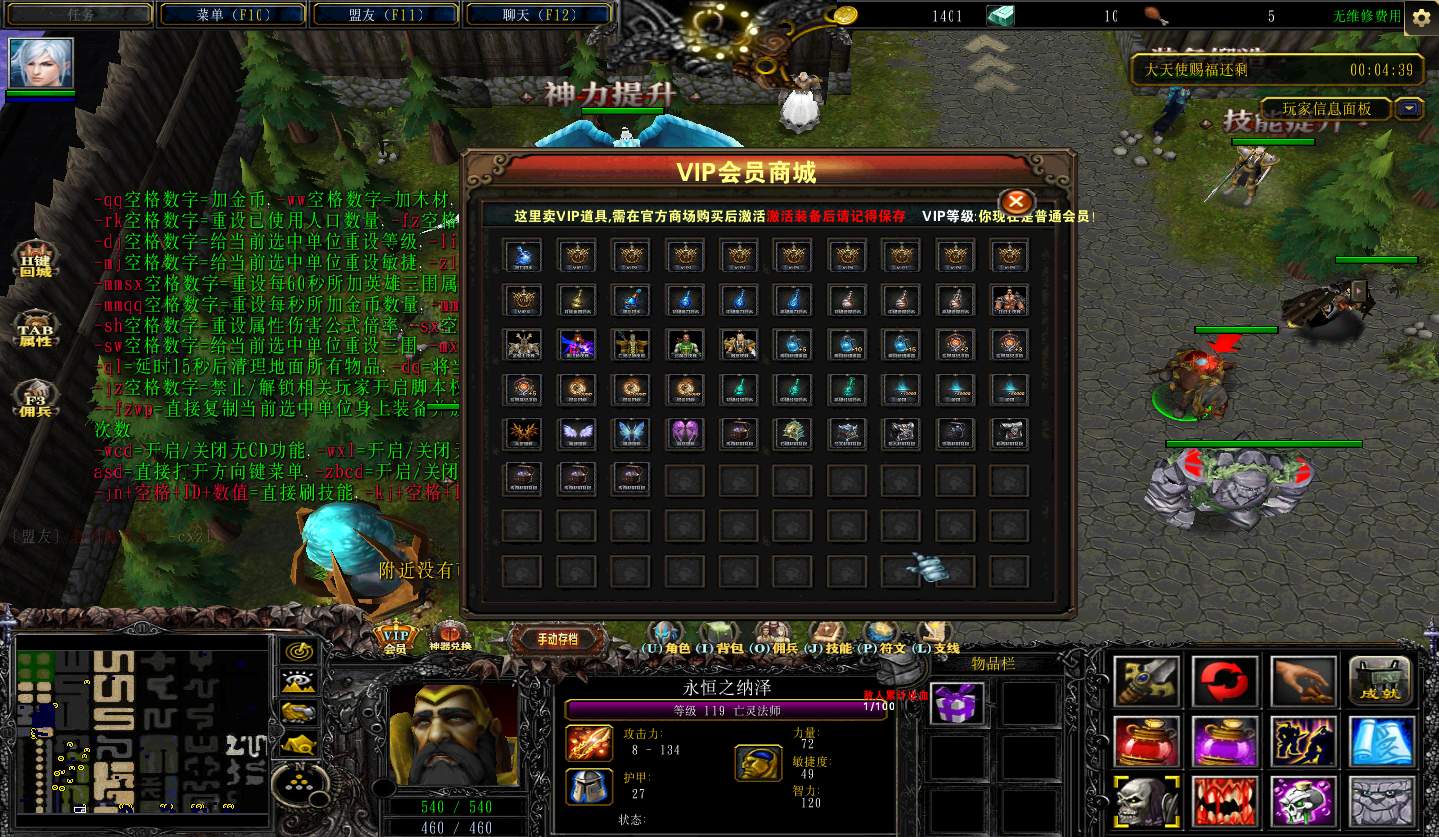Click the gear settings icon

tap(1420, 17)
